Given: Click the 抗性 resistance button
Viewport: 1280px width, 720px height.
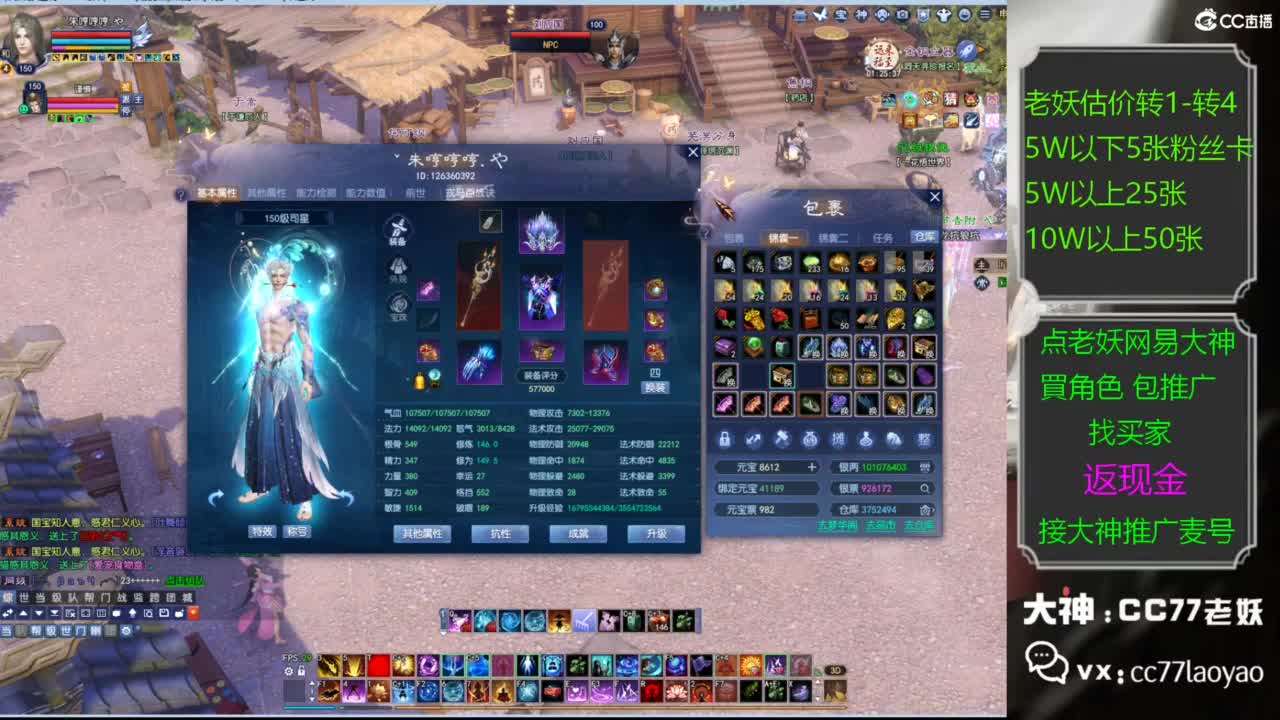Looking at the screenshot, I should tap(500, 534).
